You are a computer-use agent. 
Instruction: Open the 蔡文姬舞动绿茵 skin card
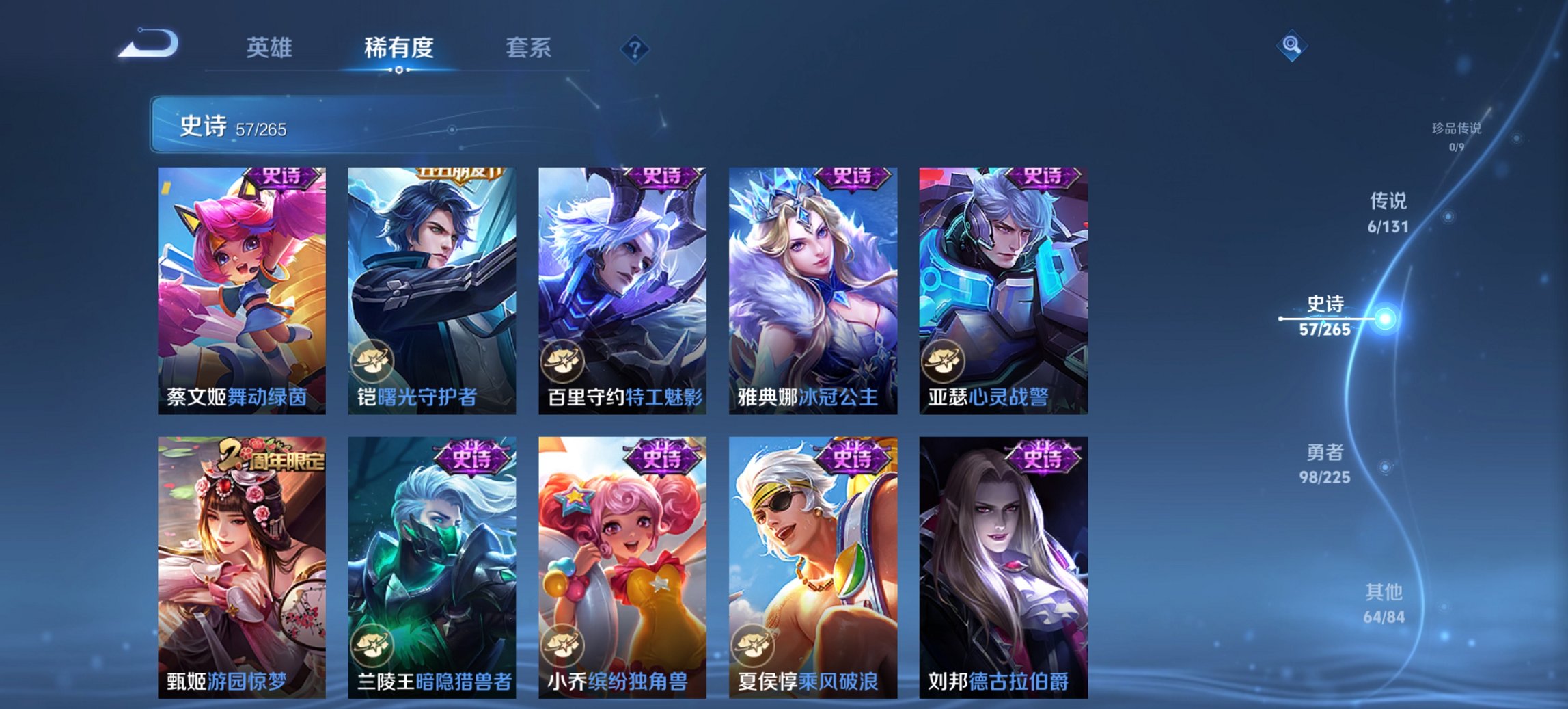tap(238, 287)
